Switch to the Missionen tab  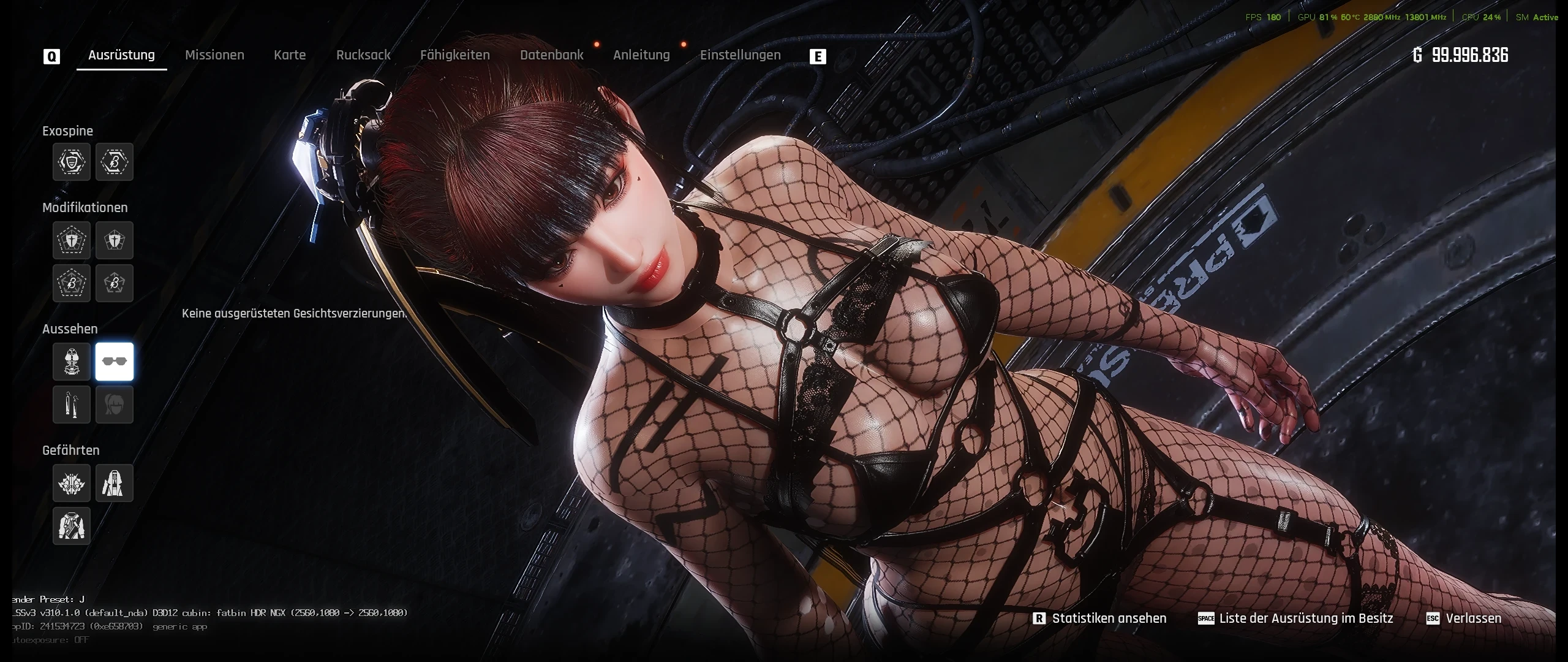coord(215,55)
